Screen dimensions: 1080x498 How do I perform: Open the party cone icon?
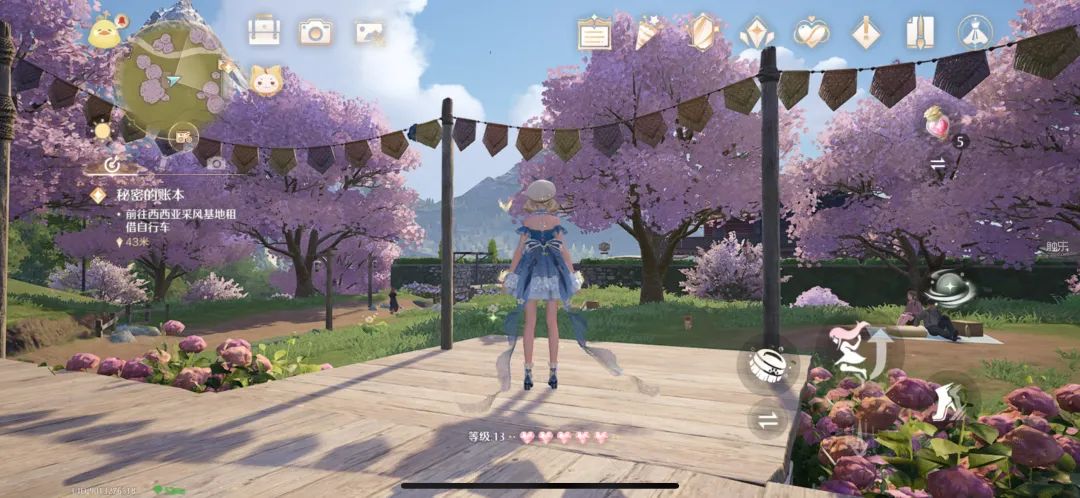(x=648, y=32)
